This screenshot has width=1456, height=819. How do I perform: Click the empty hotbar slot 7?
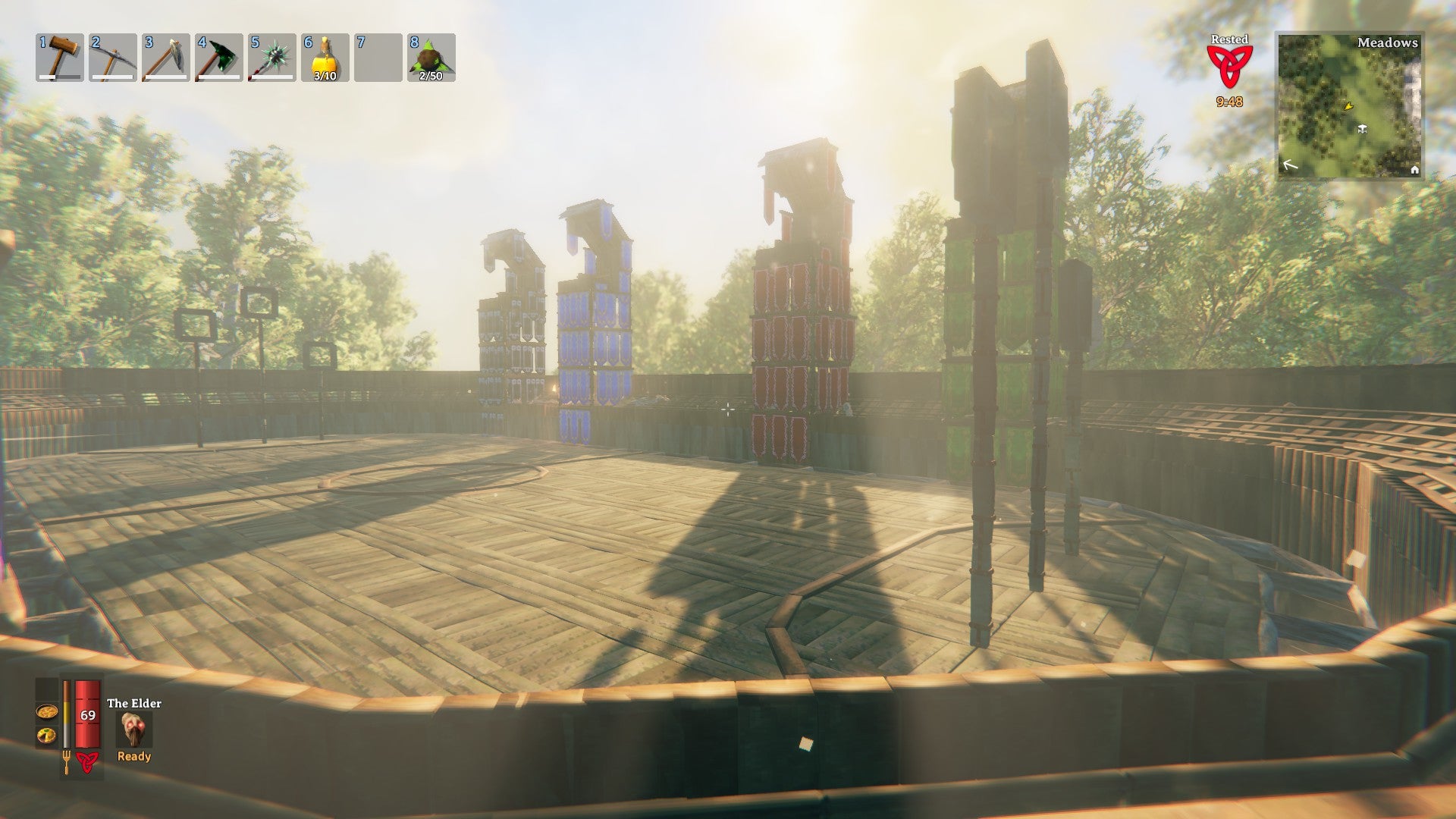tap(378, 58)
